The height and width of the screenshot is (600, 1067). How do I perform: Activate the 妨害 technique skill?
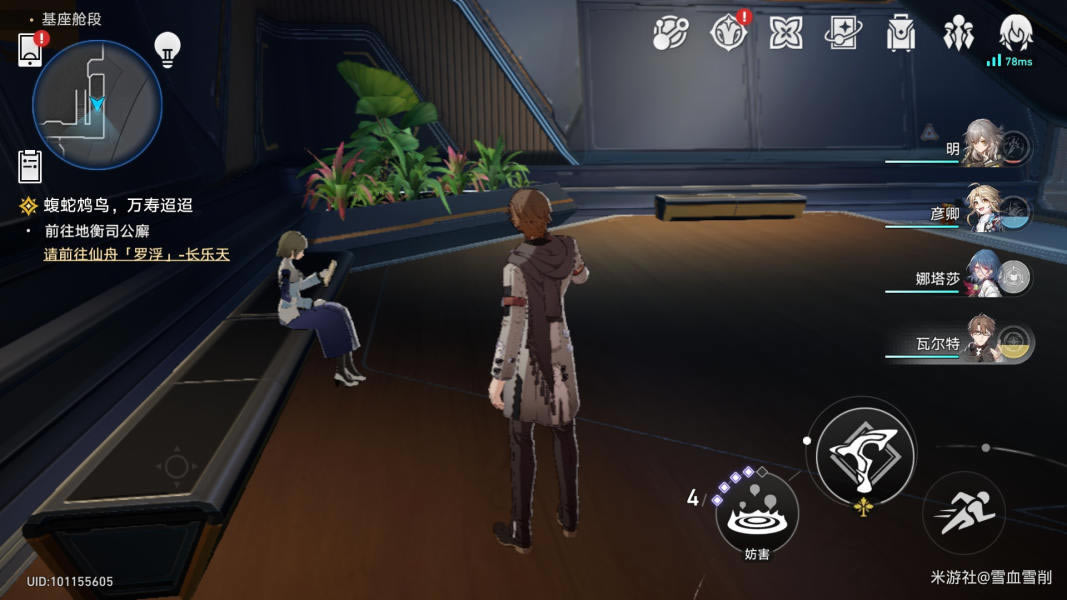click(757, 516)
